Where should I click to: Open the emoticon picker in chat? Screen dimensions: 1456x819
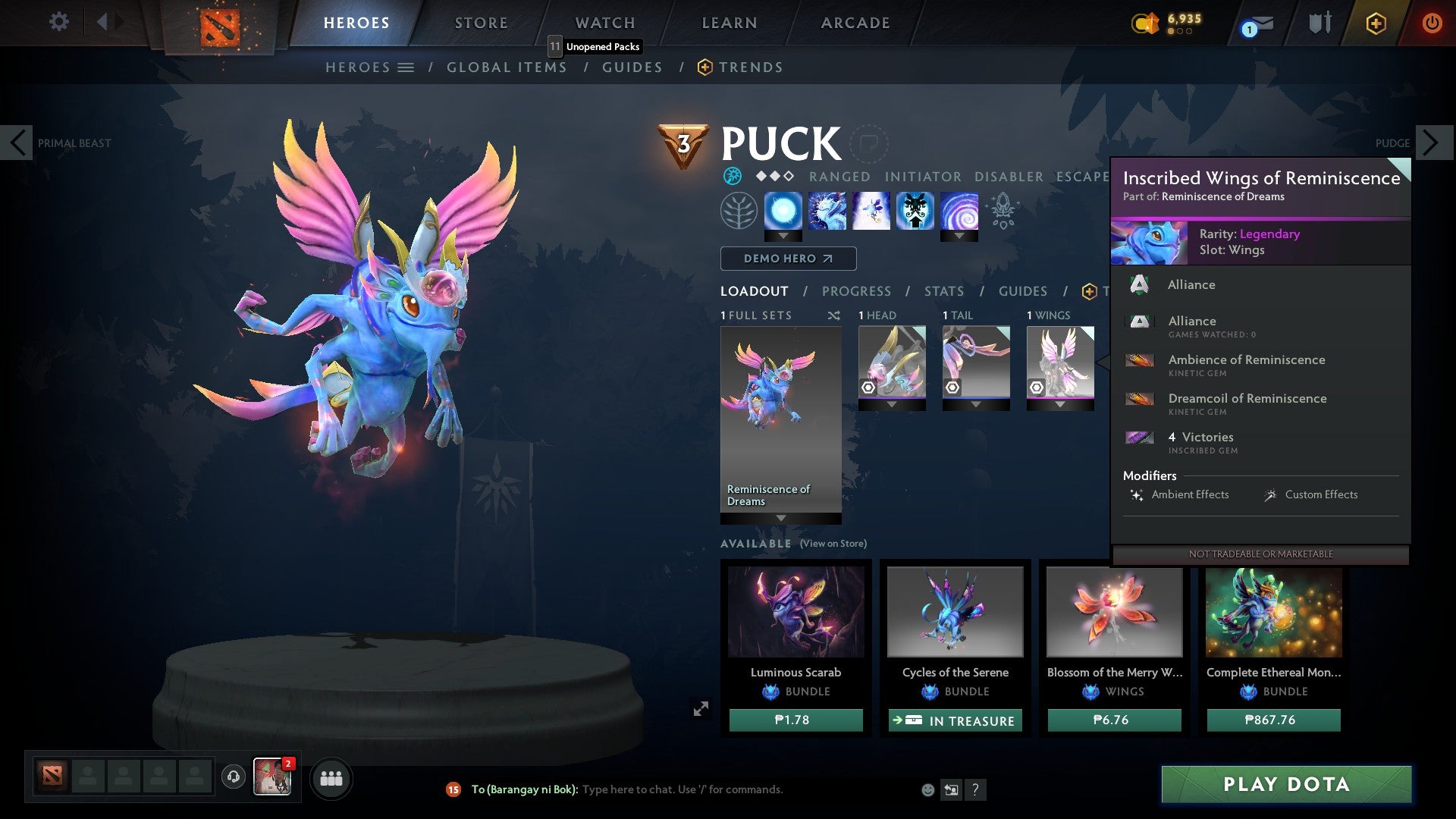(x=927, y=789)
